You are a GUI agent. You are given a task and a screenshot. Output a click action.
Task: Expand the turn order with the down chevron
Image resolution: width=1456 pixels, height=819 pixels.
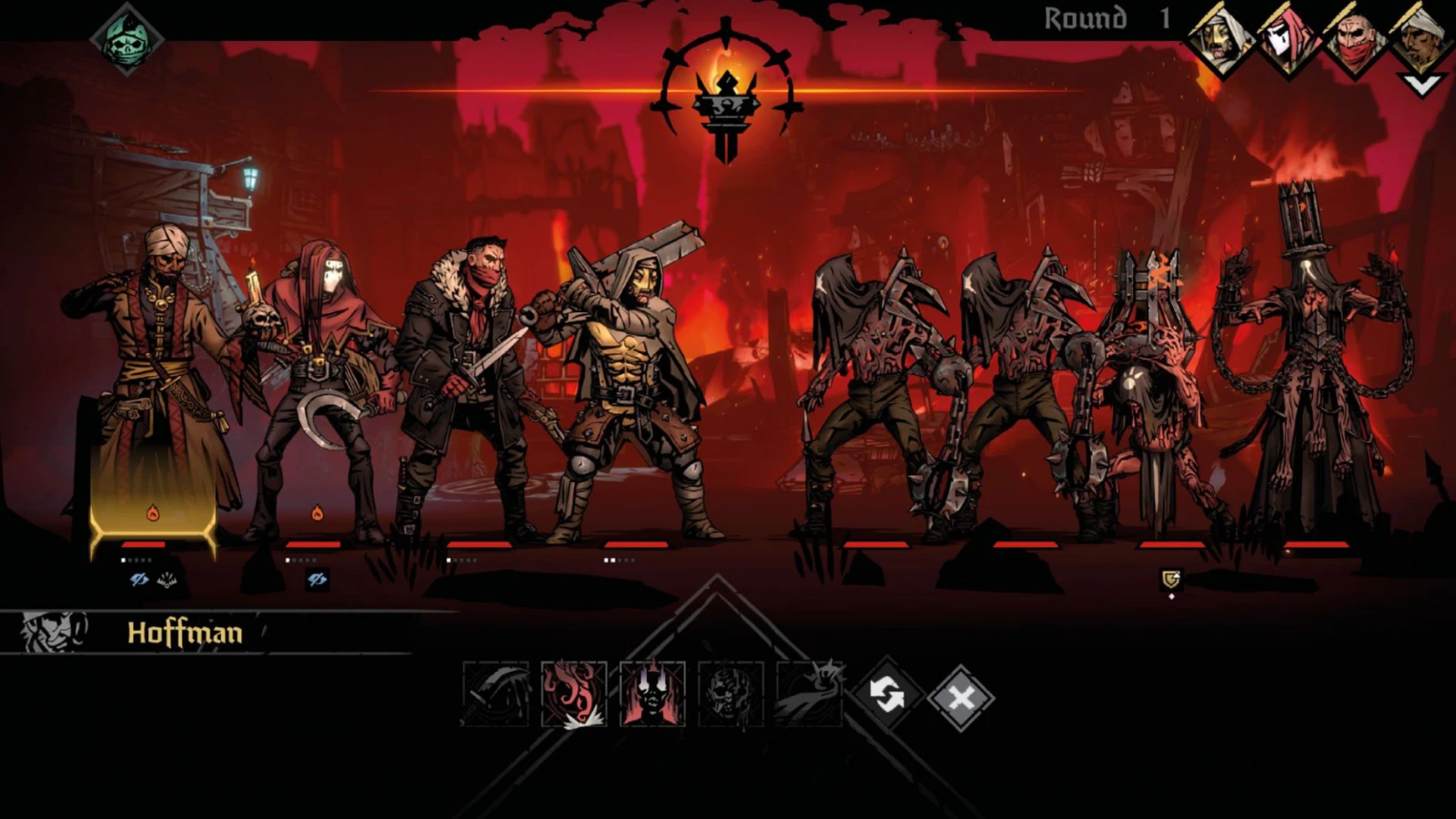(x=1422, y=85)
